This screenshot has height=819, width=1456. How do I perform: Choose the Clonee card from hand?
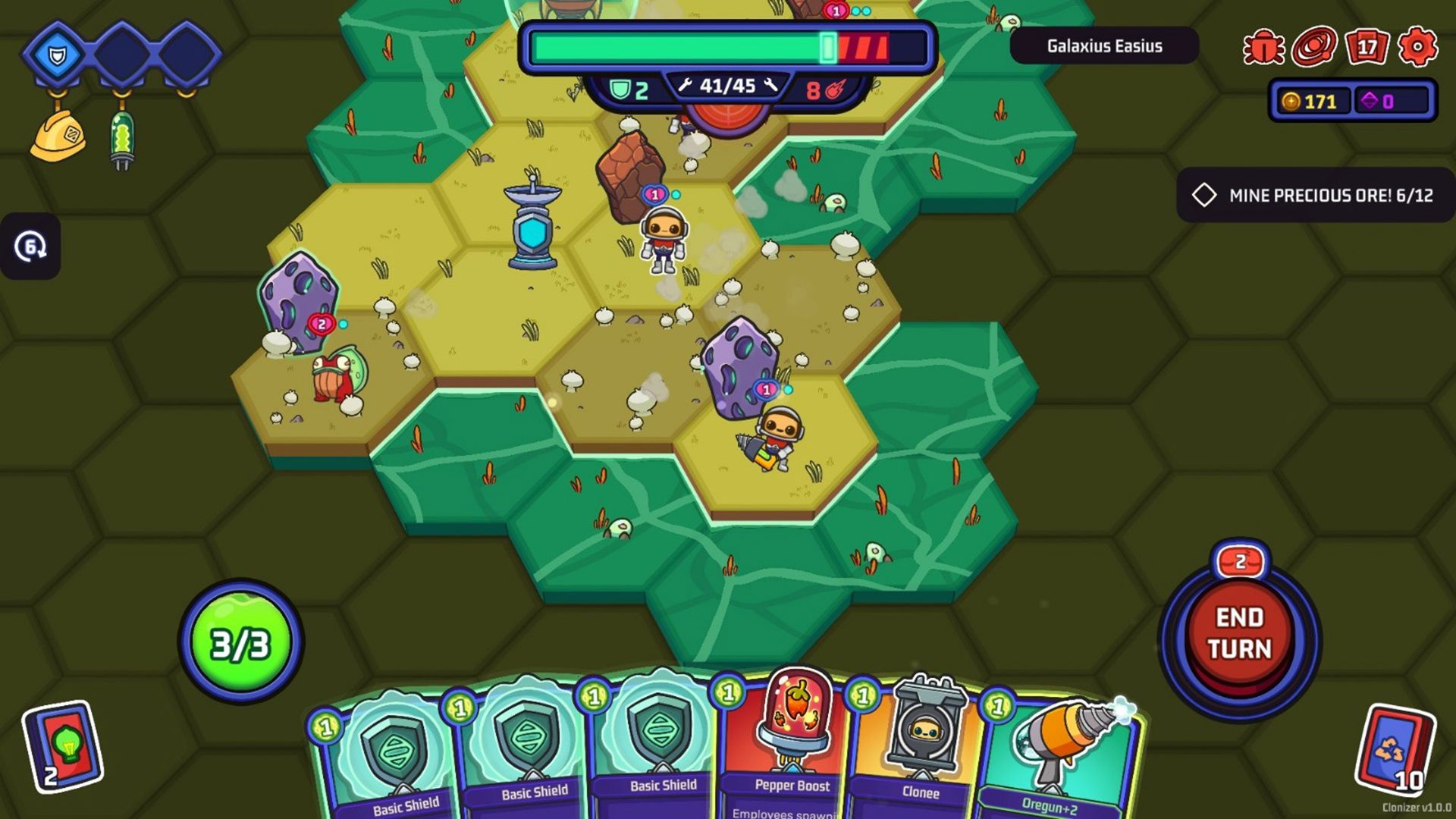[x=919, y=751]
